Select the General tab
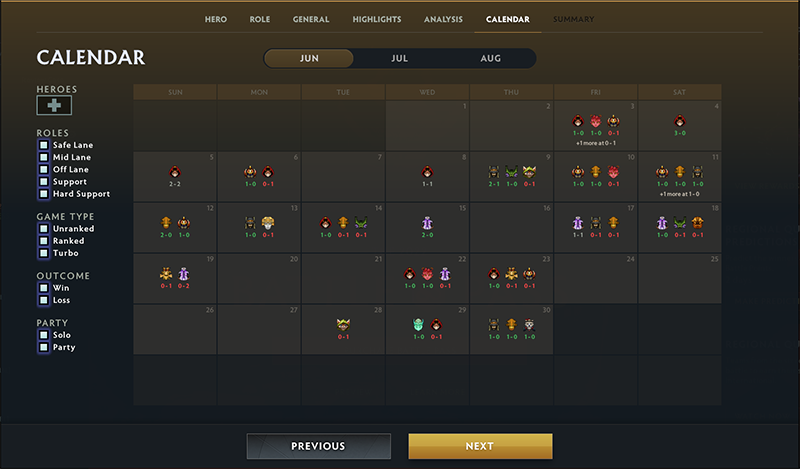This screenshot has width=800, height=469. pyautogui.click(x=311, y=19)
